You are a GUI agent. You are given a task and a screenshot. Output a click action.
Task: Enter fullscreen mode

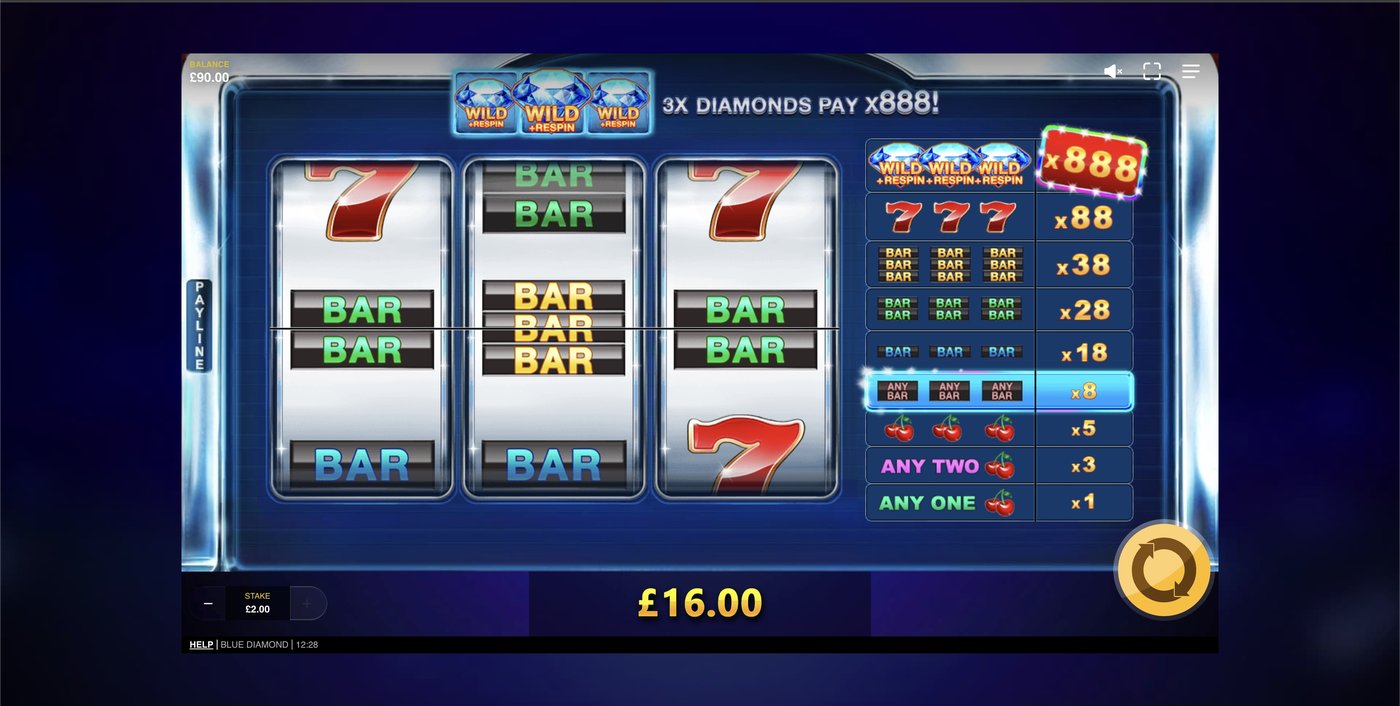point(1152,71)
